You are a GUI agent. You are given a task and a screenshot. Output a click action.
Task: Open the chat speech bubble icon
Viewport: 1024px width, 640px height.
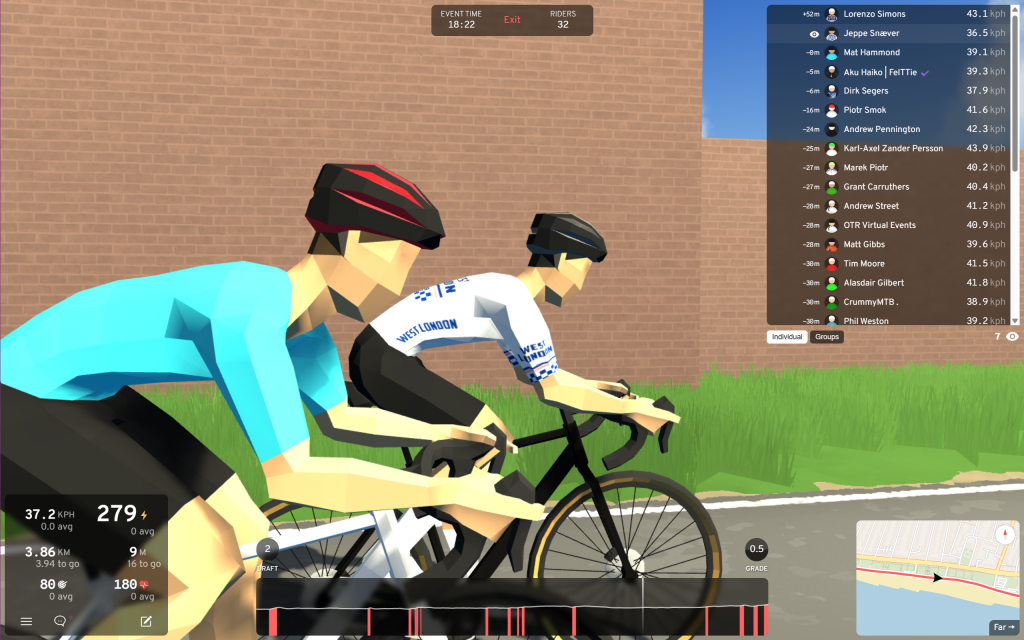point(60,621)
